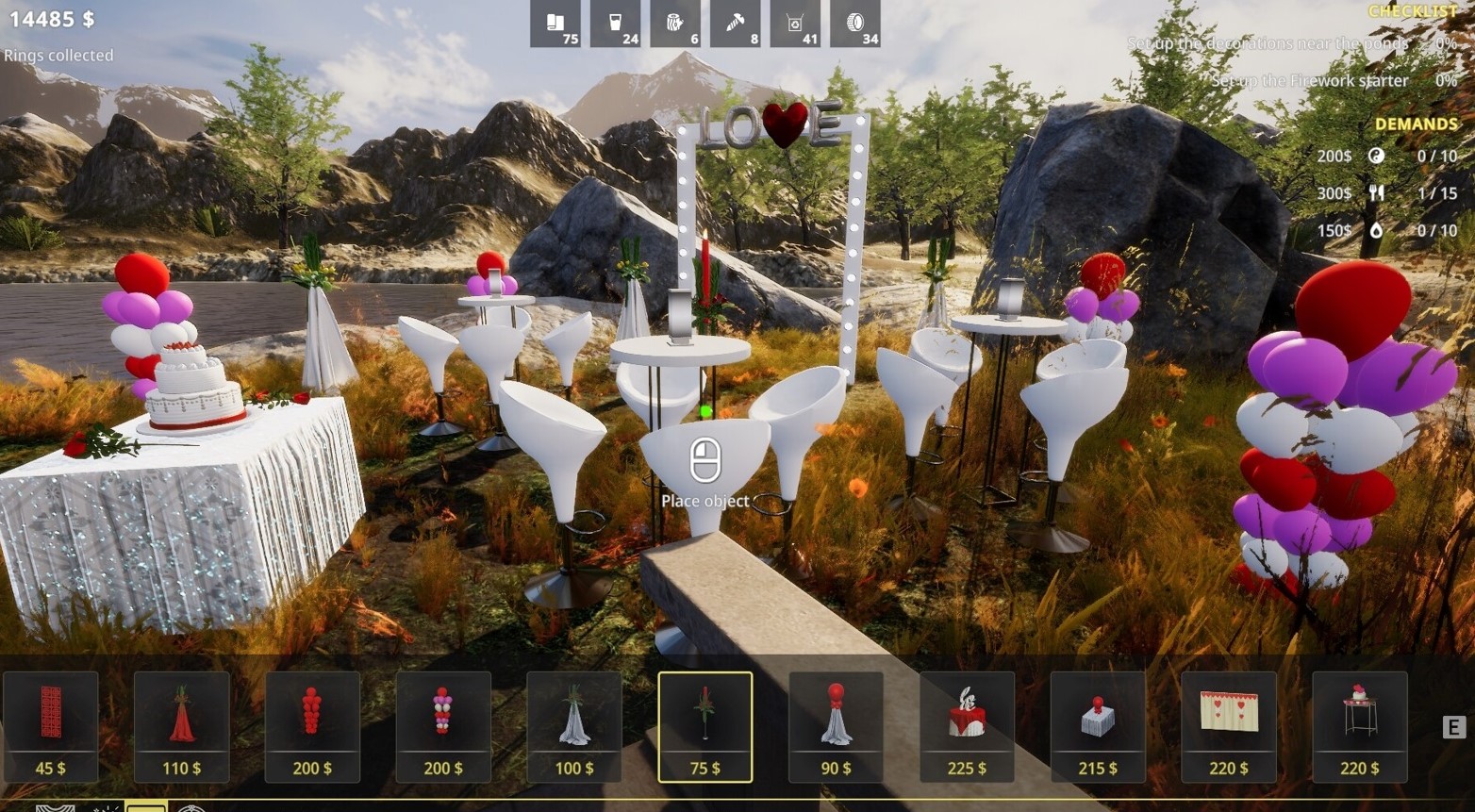Click the 0% progress value for Firework starter
The width and height of the screenshot is (1475, 812).
[x=1445, y=81]
